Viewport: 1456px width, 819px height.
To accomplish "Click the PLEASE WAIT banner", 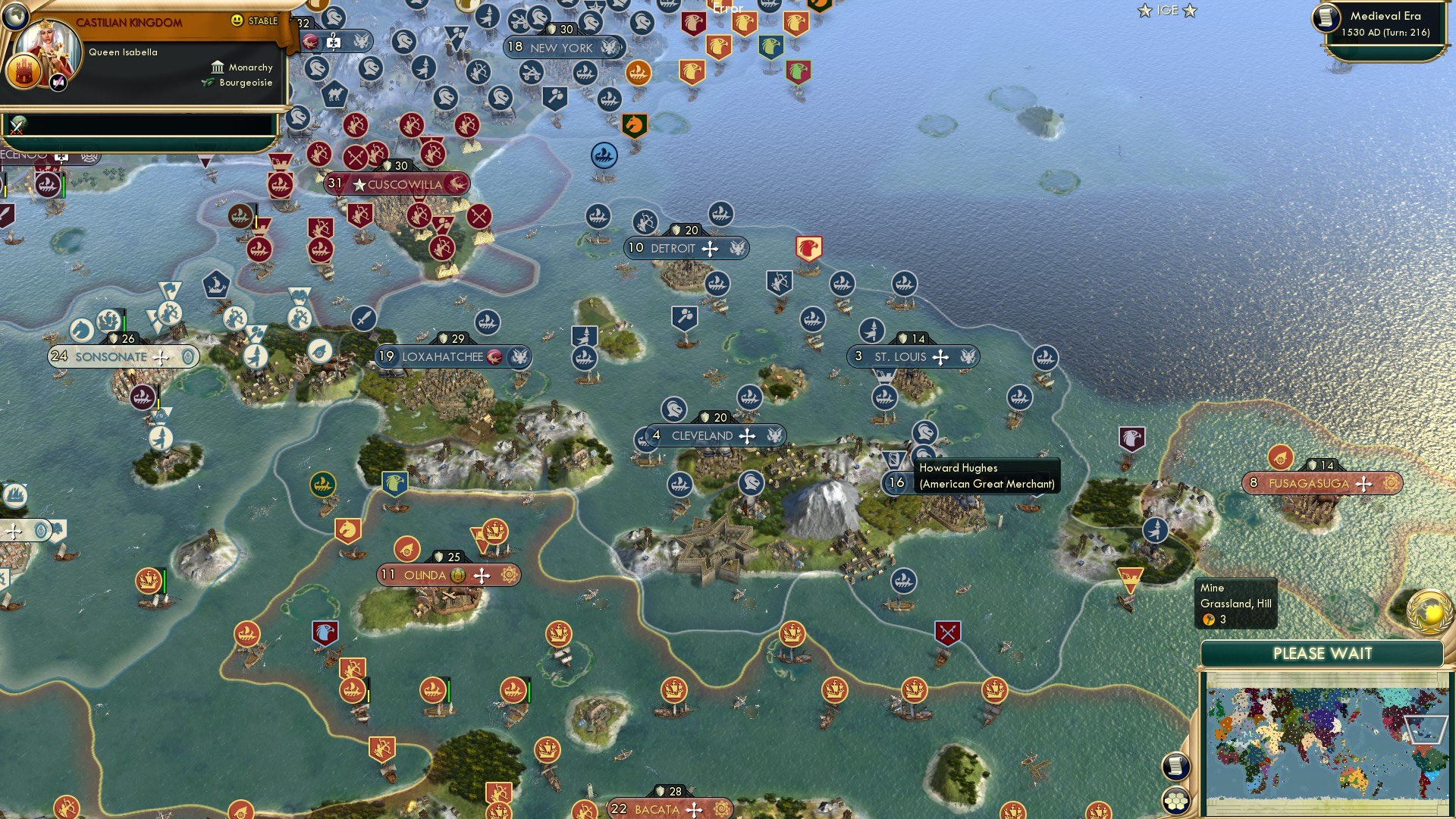I will [x=1324, y=653].
